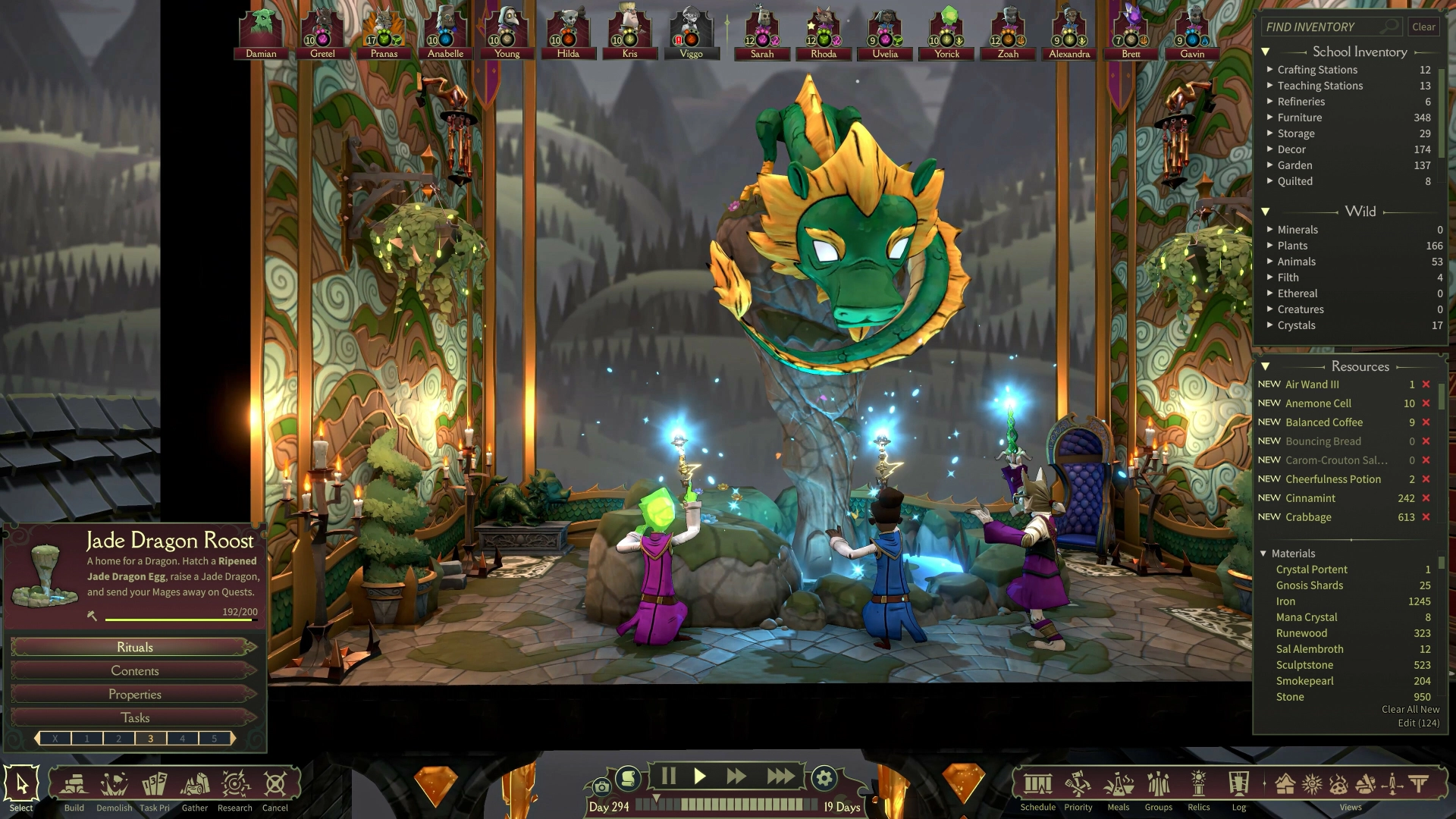Pause the game

click(668, 776)
